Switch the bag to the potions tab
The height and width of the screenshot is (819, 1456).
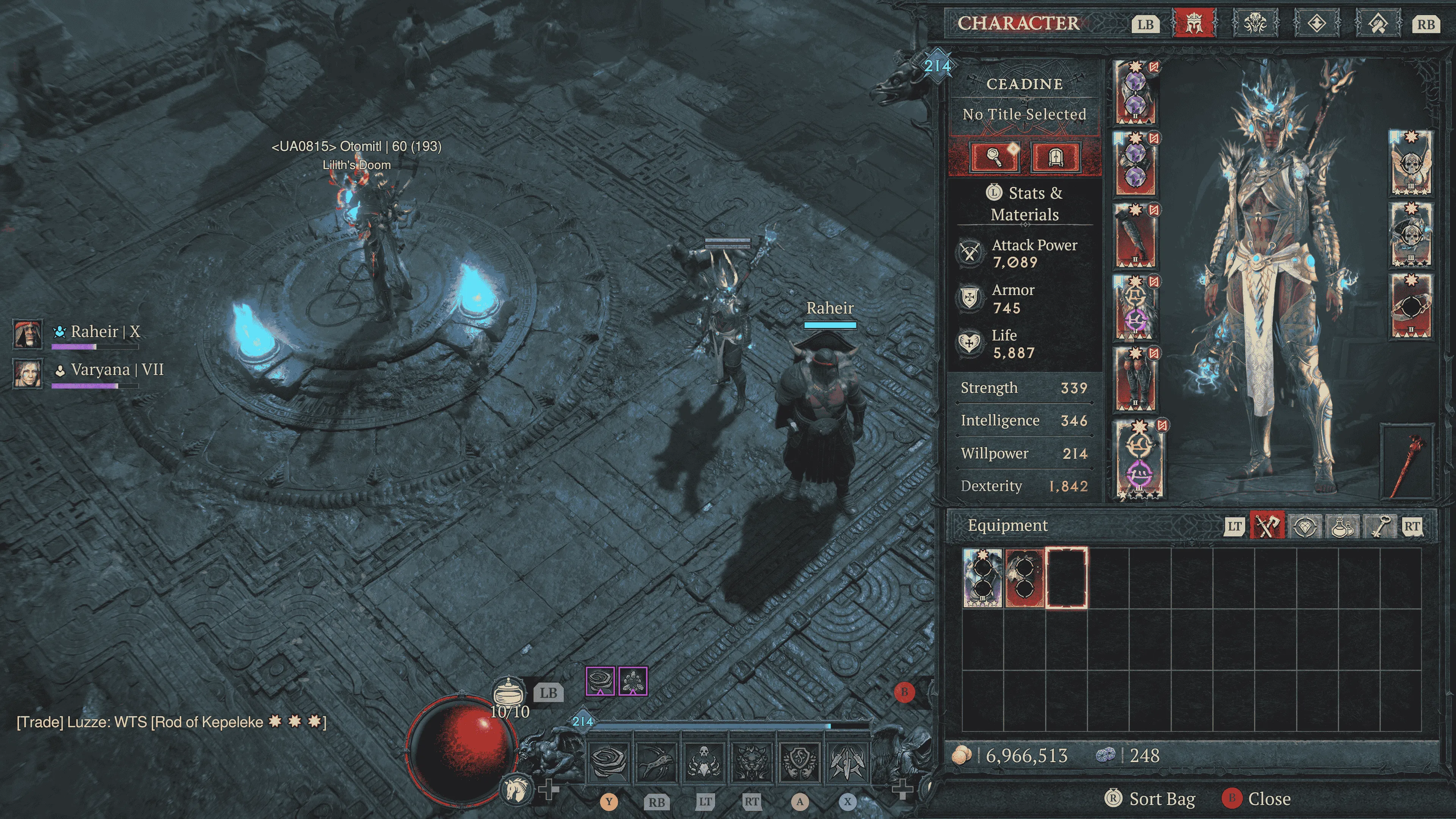click(1342, 526)
